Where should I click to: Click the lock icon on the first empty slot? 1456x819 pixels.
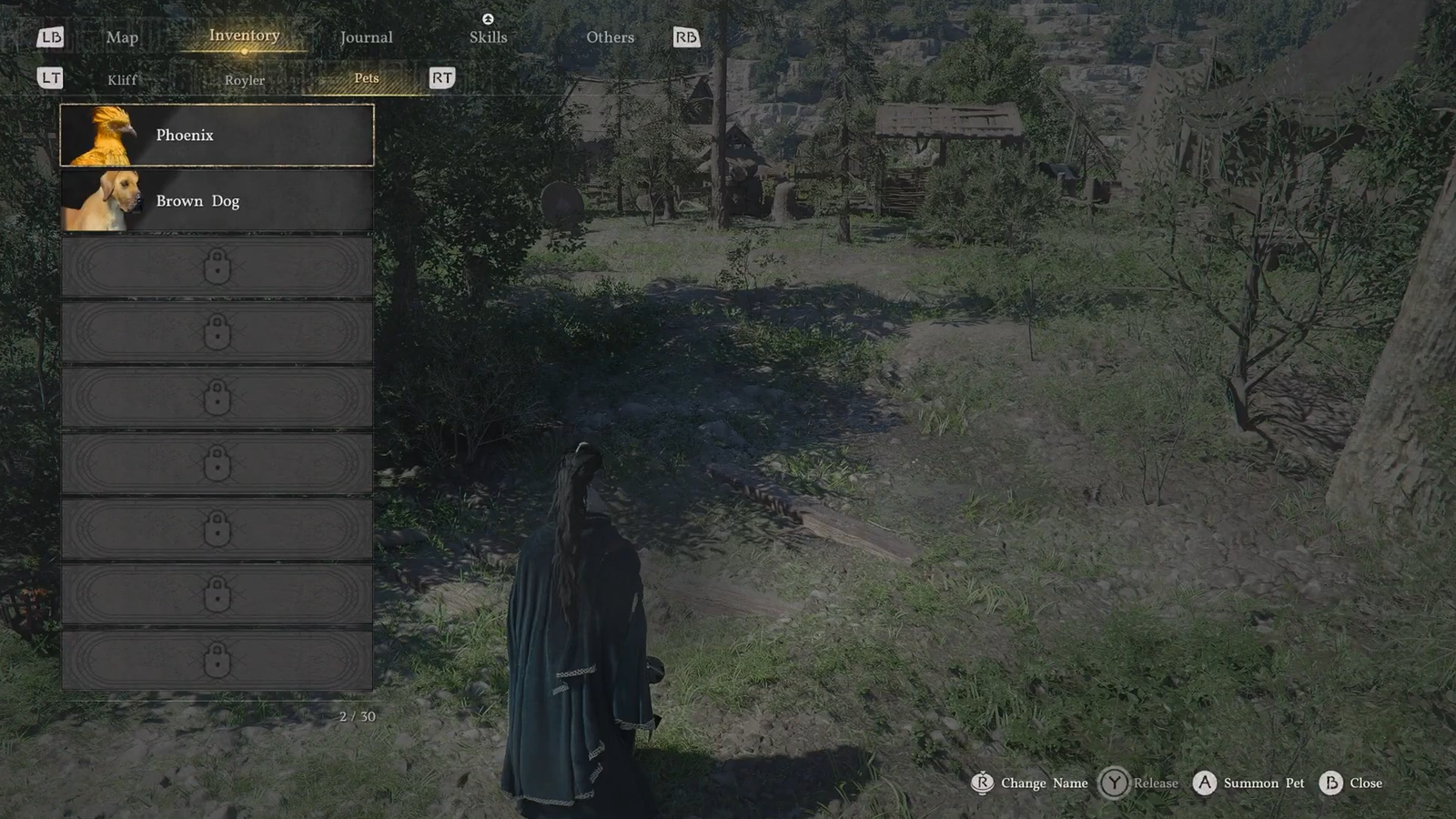coord(217,267)
